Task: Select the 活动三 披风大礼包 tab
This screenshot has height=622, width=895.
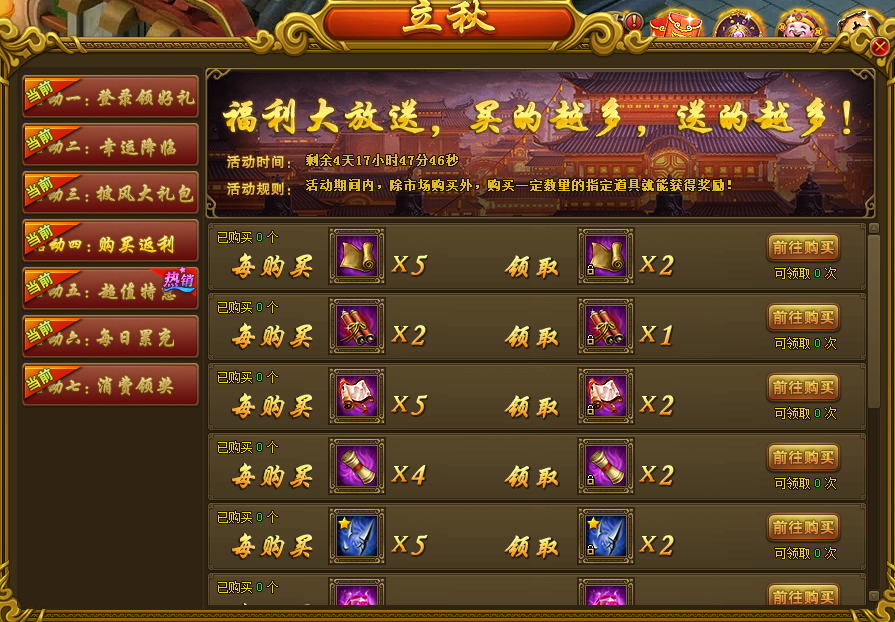Action: click(111, 194)
